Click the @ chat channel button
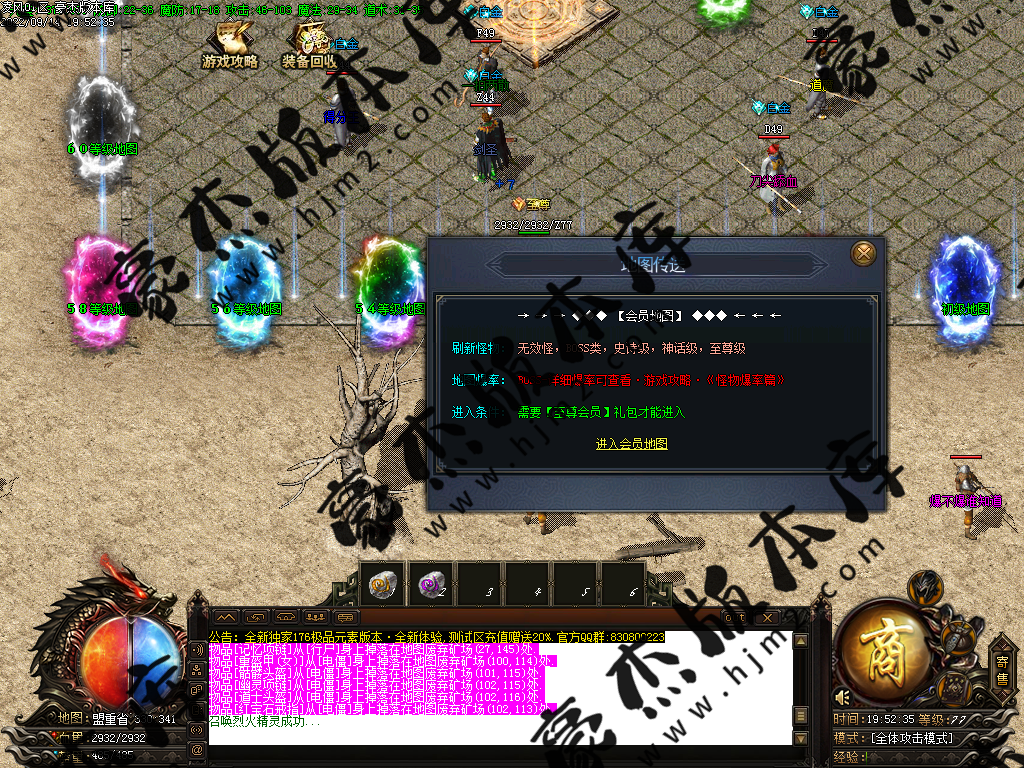The height and width of the screenshot is (768, 1024). pos(197,749)
